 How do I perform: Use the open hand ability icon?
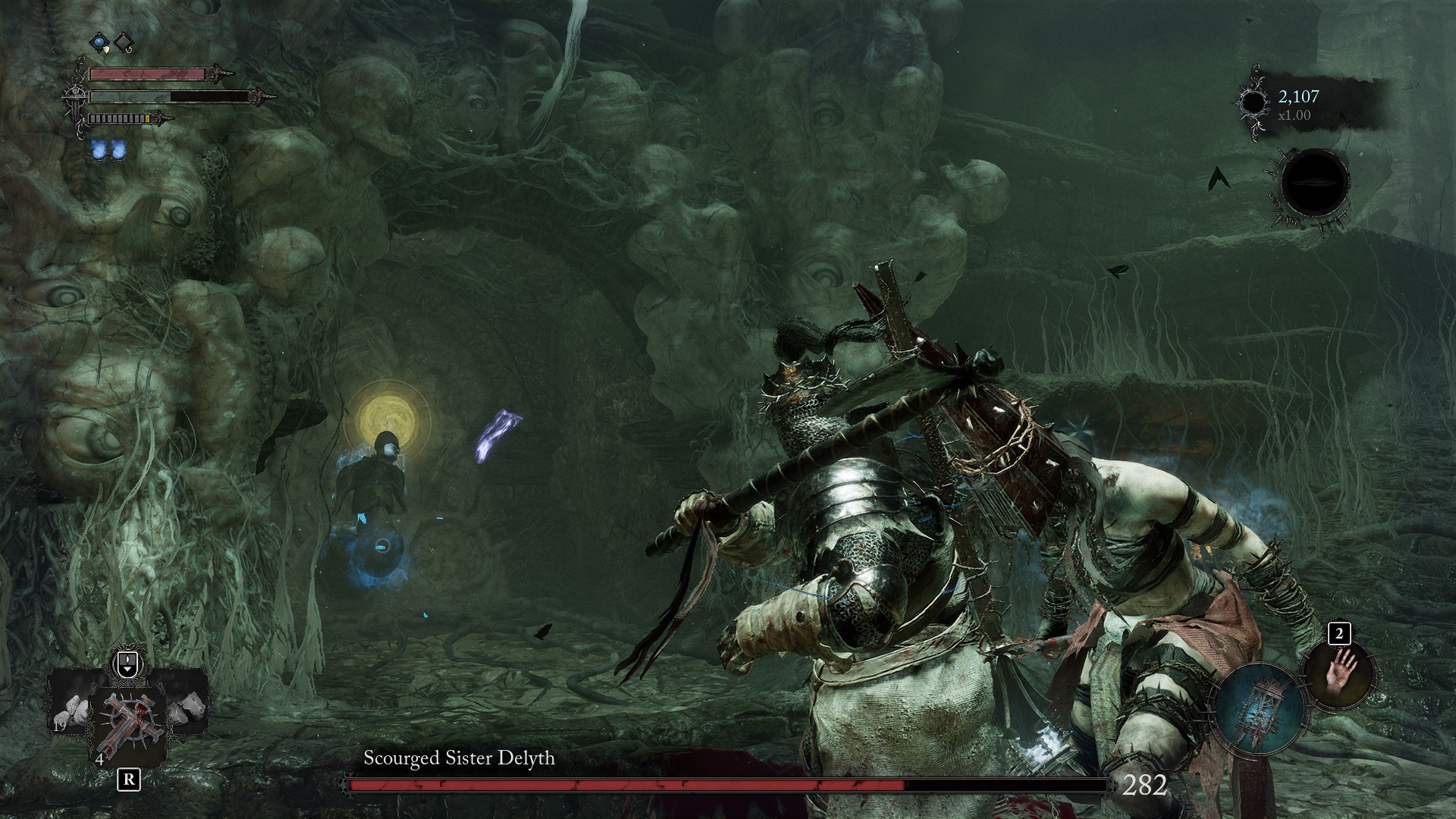point(1338,675)
